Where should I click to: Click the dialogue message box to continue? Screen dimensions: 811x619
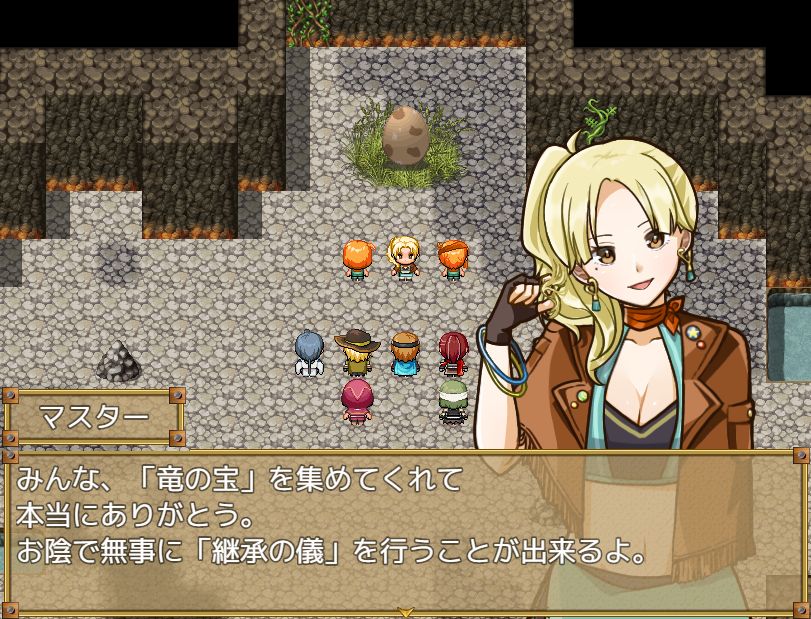click(x=405, y=530)
